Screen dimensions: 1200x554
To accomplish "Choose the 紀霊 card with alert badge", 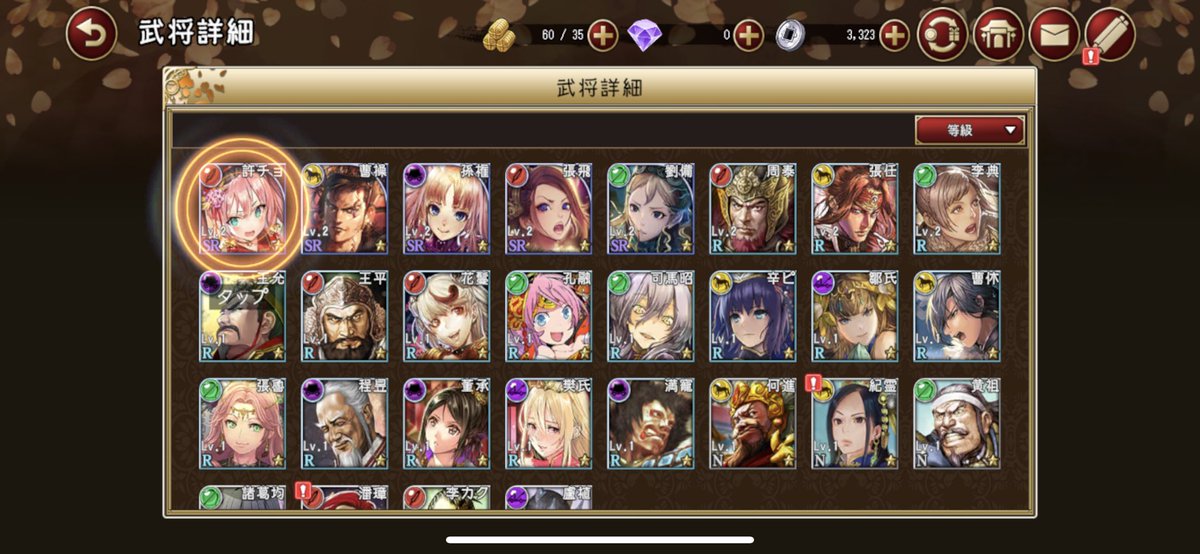I will 855,423.
